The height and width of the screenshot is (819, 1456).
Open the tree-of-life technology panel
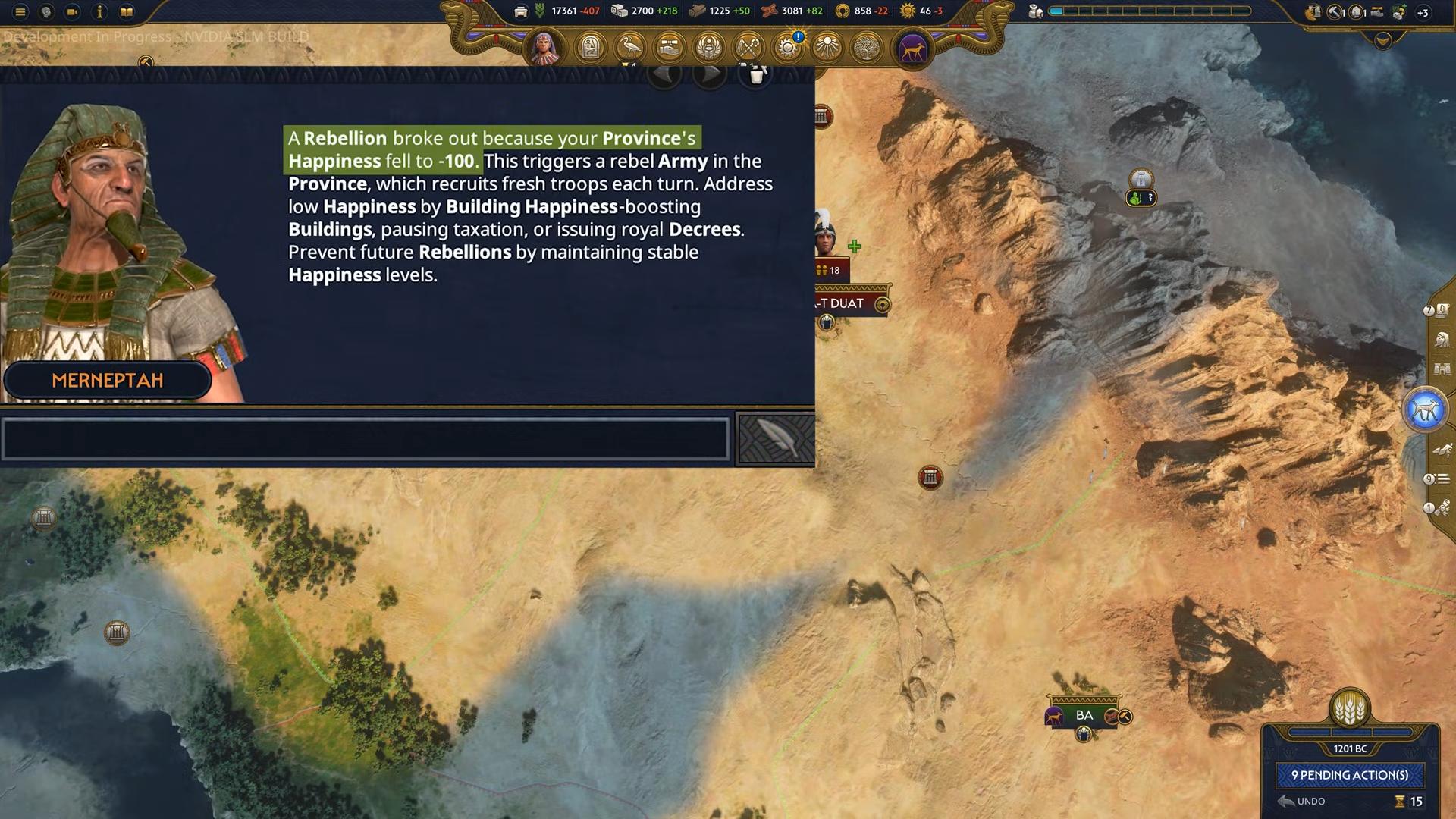(865, 47)
